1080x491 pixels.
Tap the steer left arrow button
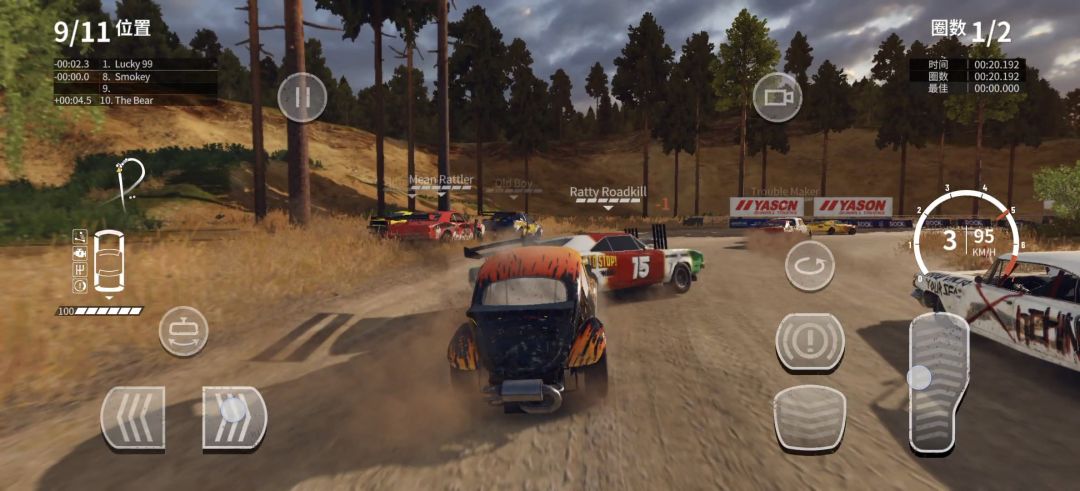(133, 417)
